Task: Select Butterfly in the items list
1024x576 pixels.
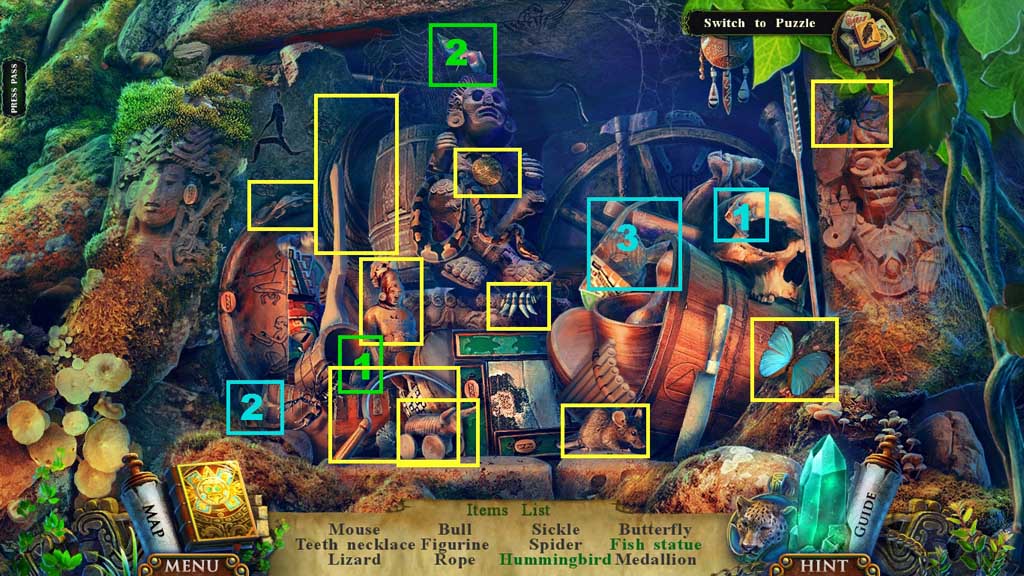Action: click(655, 529)
